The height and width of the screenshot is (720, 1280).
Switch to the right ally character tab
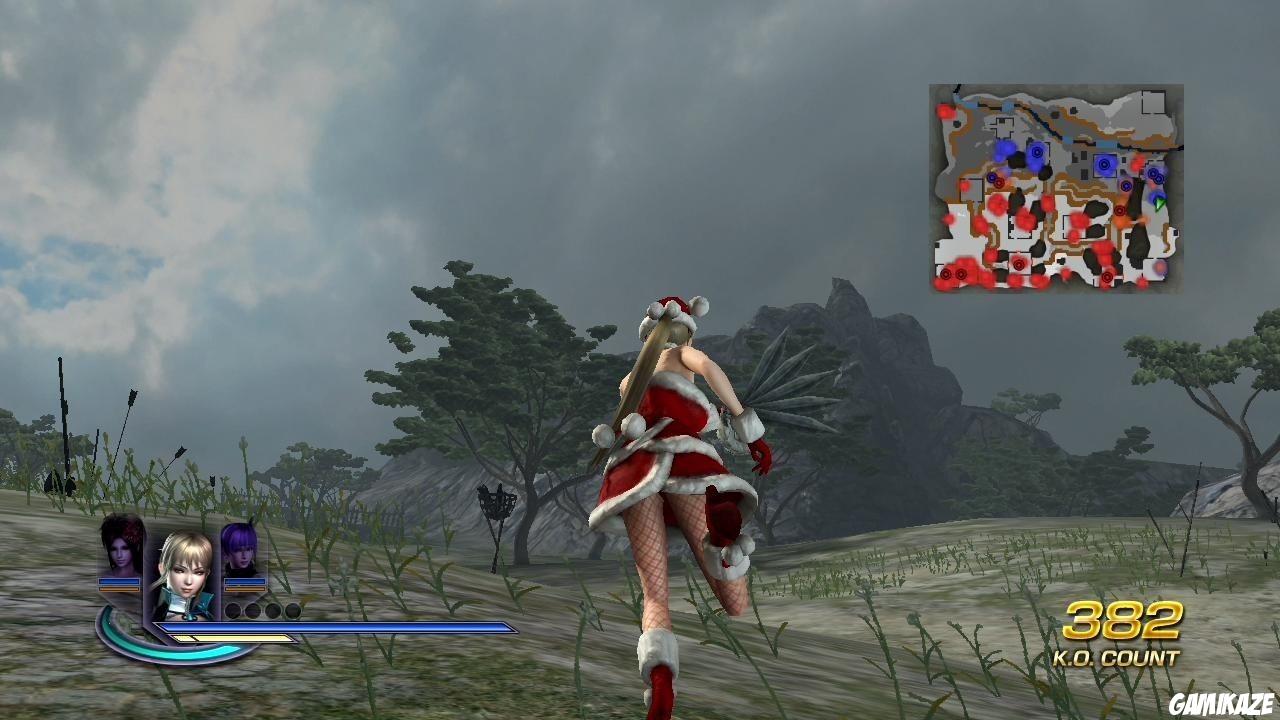point(240,555)
